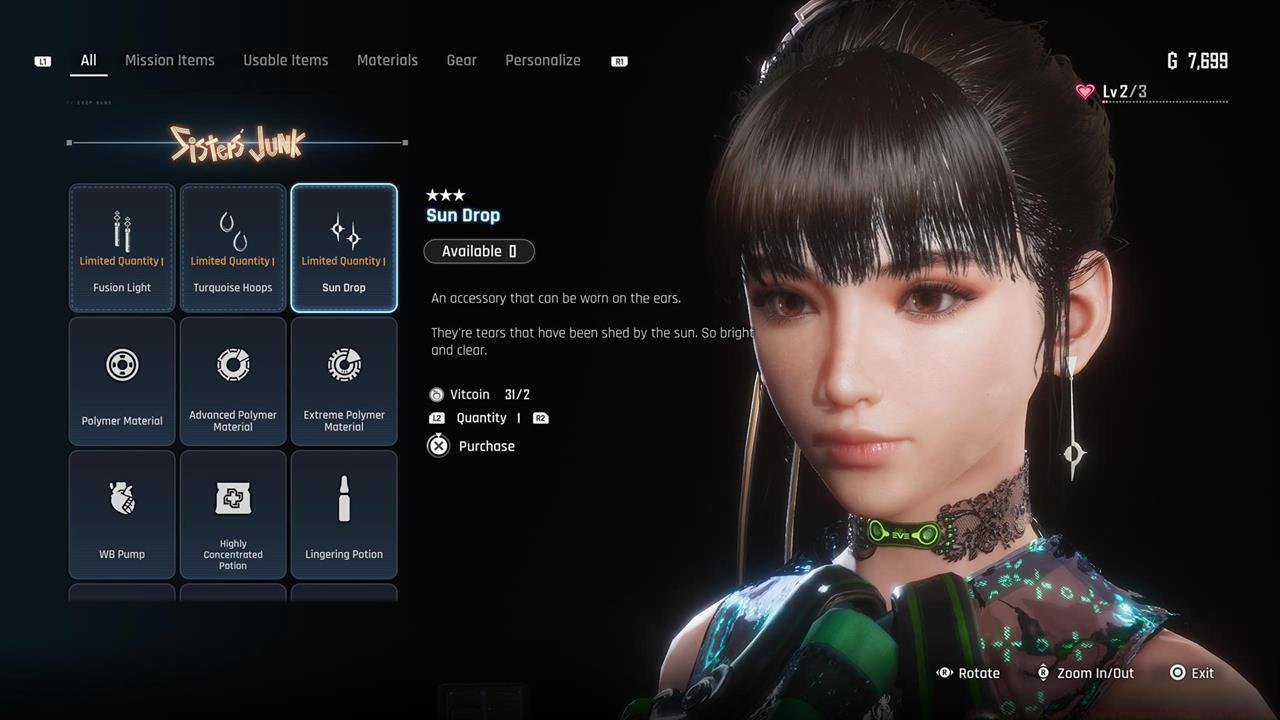Image resolution: width=1280 pixels, height=720 pixels.
Task: Choose the Extreme Polymer Material slot
Action: [x=344, y=381]
